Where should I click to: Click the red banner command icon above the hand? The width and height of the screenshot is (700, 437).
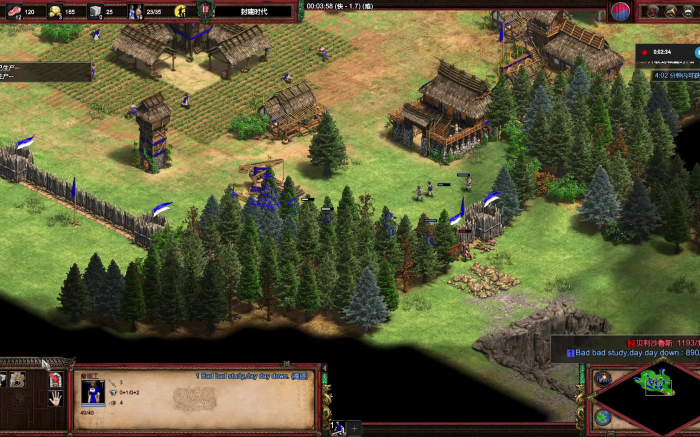56,379
